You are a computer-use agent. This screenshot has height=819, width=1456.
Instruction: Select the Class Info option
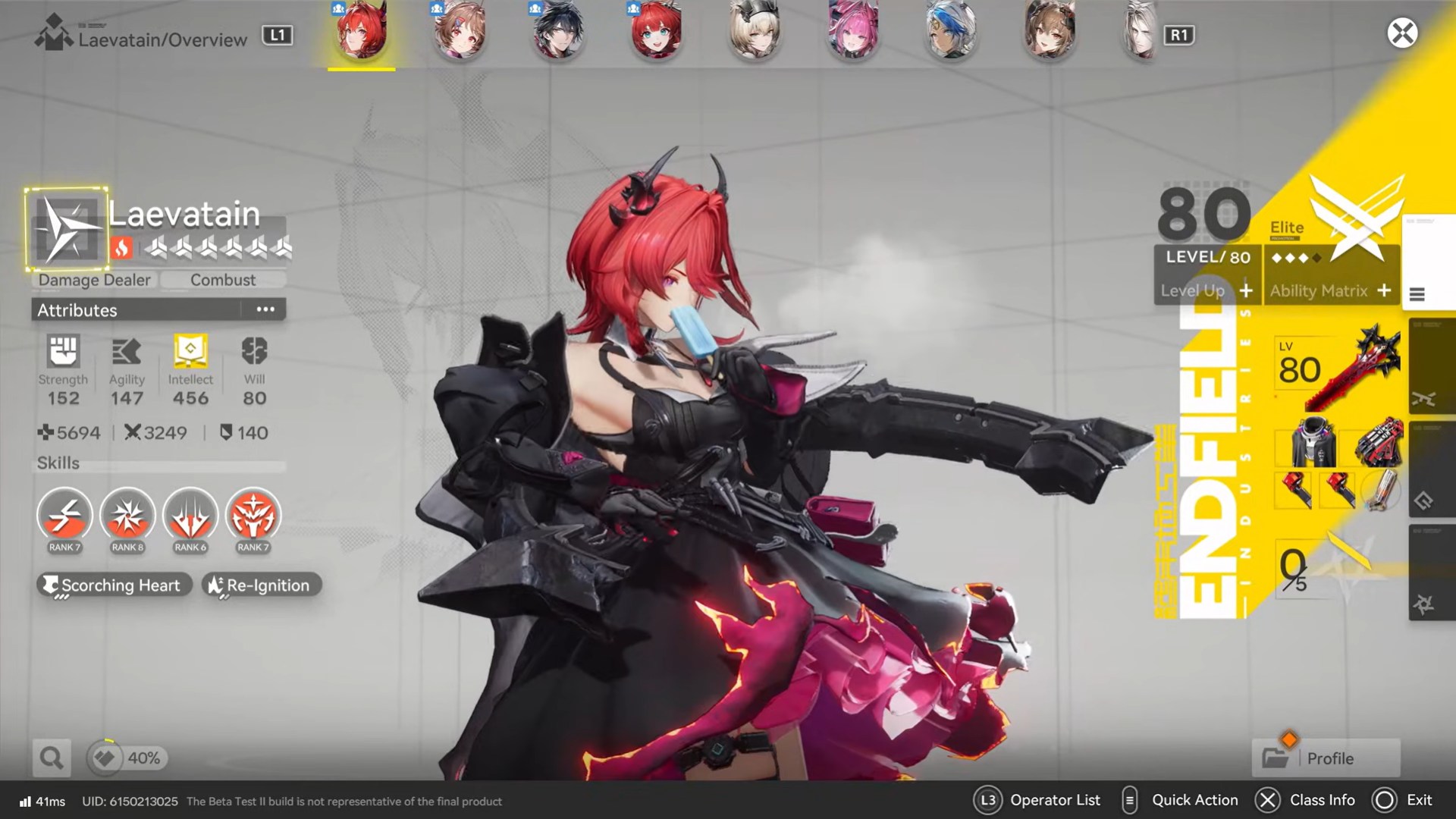point(1323,800)
